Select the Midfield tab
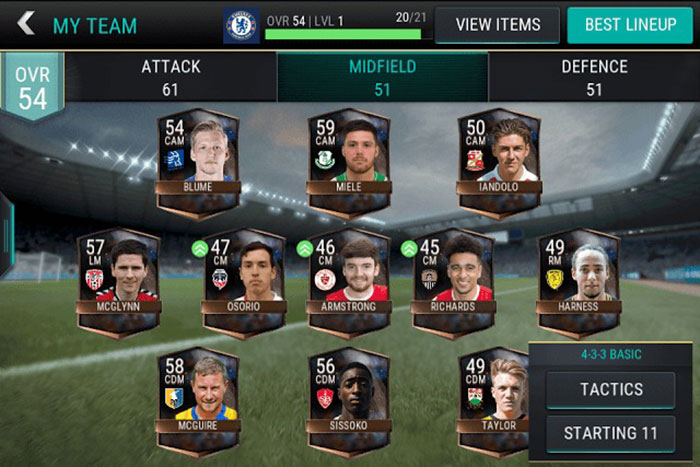Screen dimensions: 700x467 pyautogui.click(x=382, y=77)
